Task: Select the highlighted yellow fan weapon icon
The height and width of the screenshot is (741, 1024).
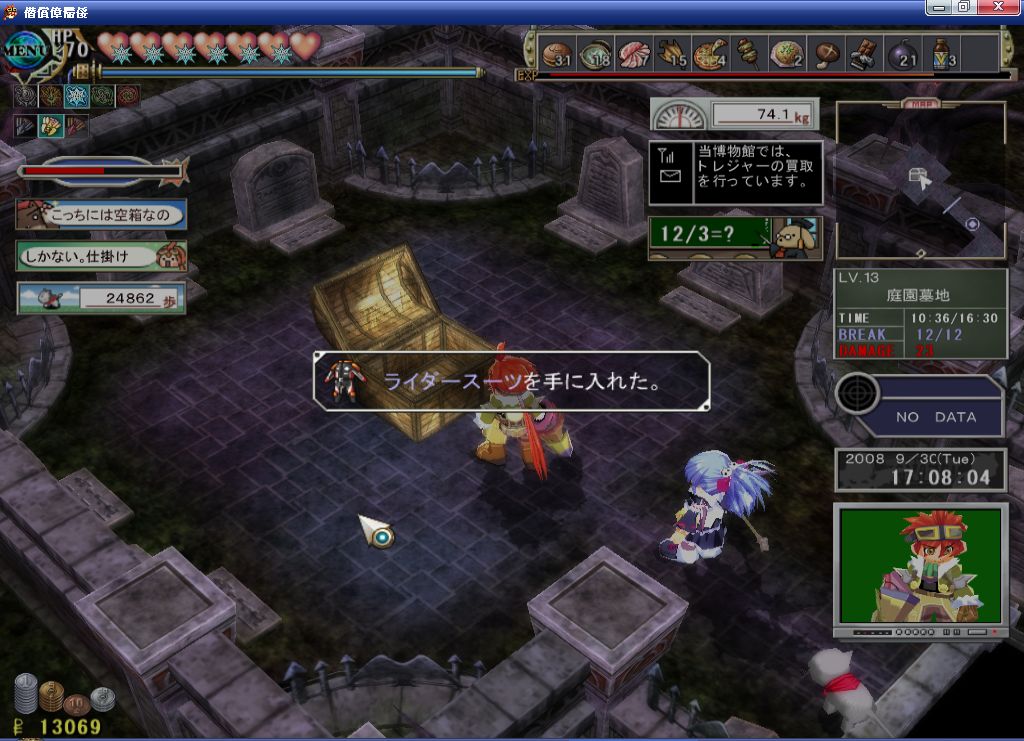Action: 50,126
